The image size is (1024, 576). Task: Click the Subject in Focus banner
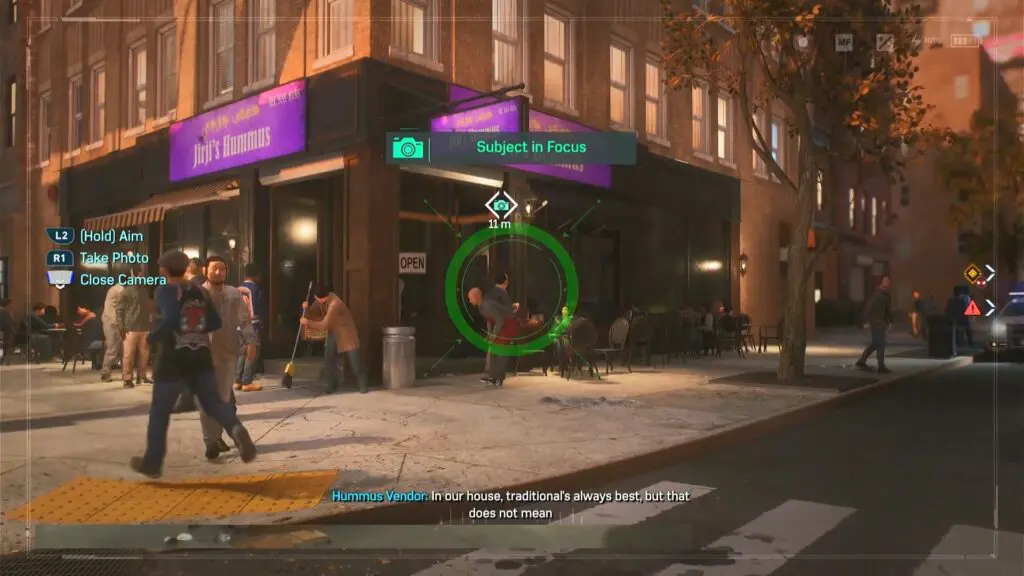tap(511, 148)
